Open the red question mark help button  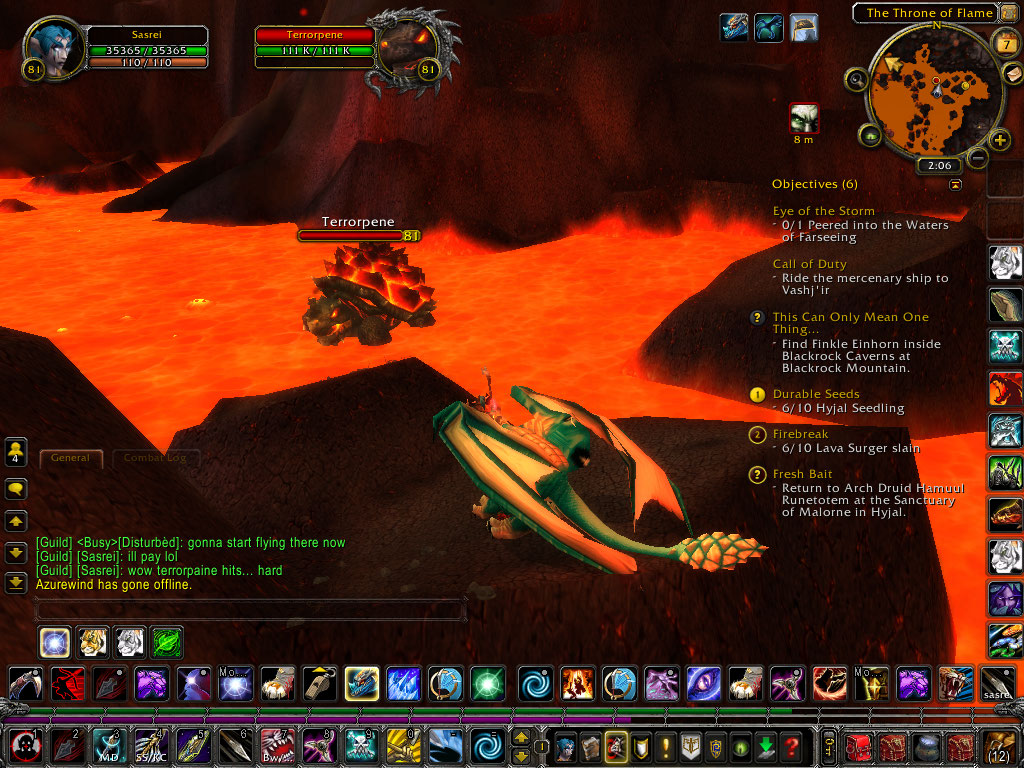click(790, 746)
